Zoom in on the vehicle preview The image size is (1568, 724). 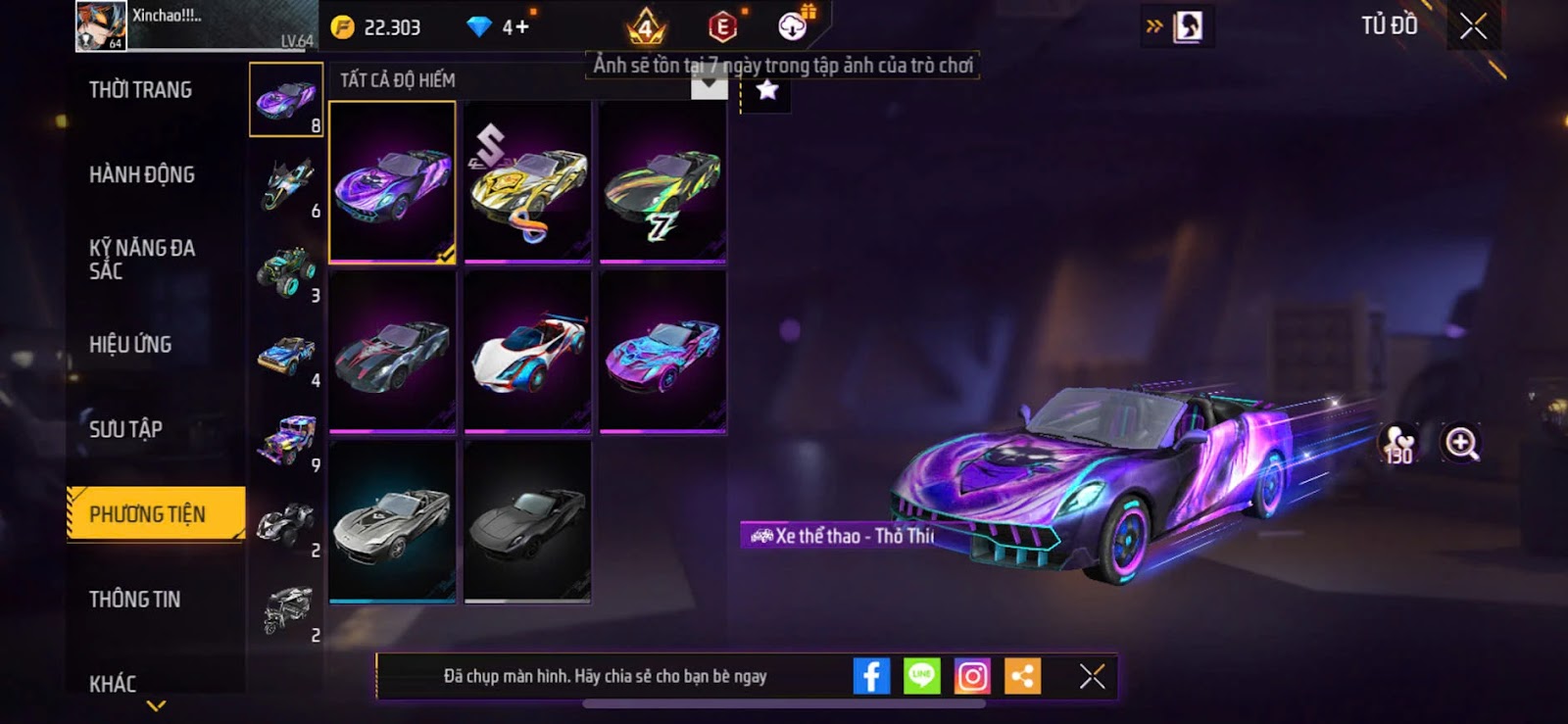[x=1460, y=443]
